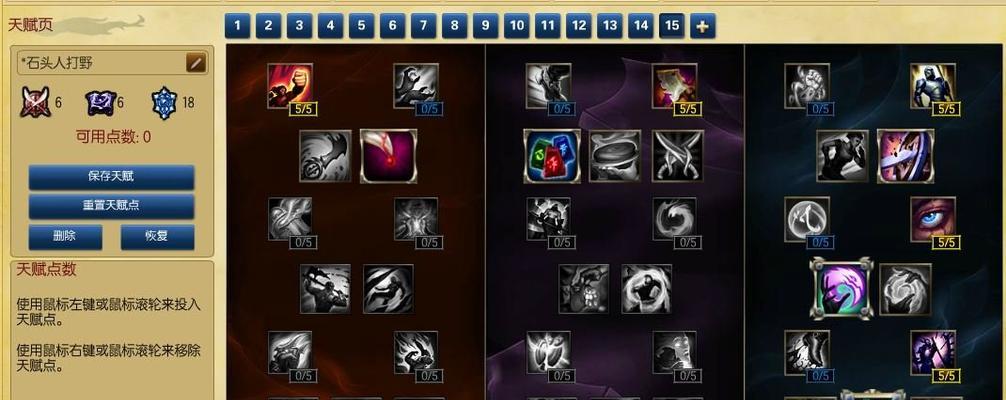Pick the glowing red feather offense mastery
This screenshot has height=400, width=1006.
click(387, 155)
